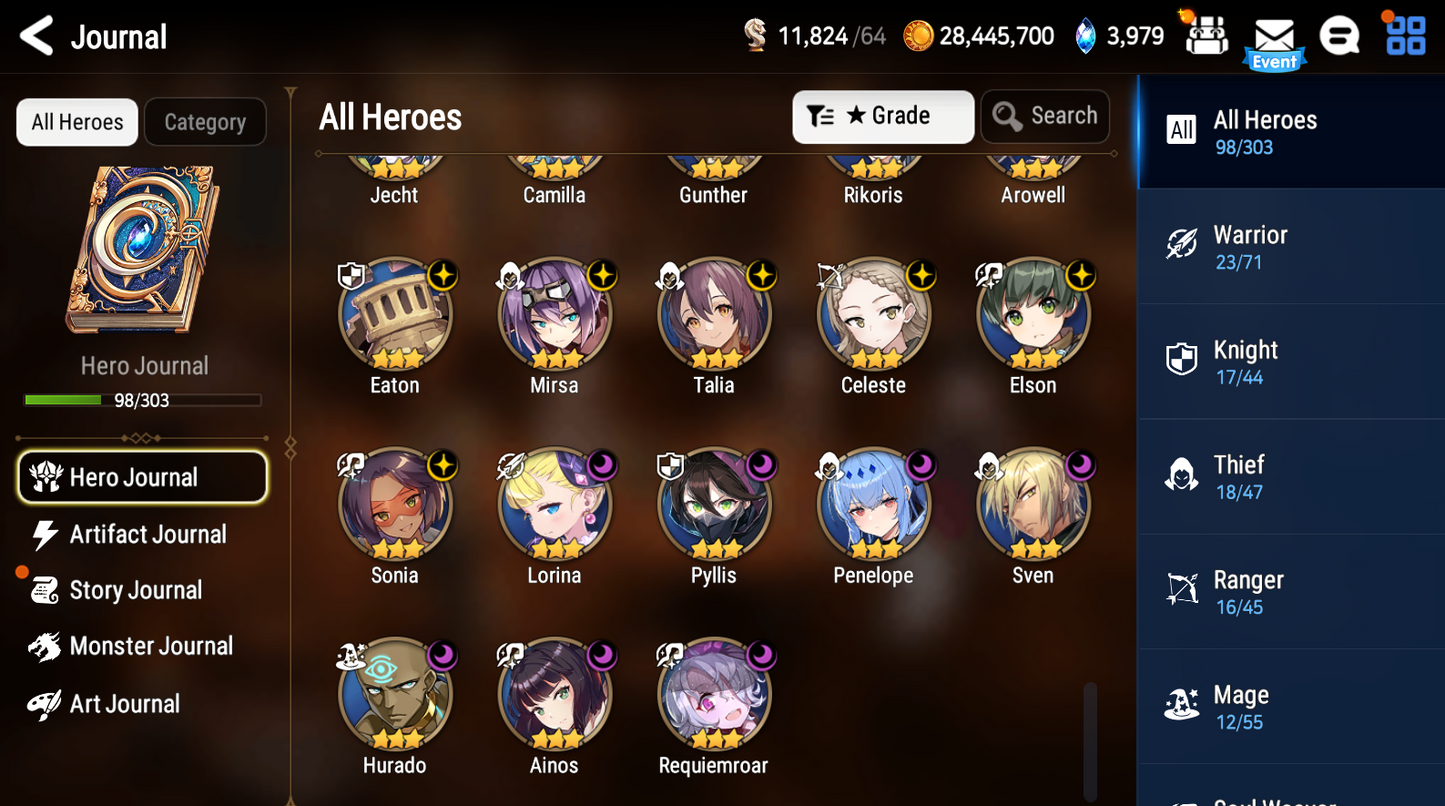Filter heroes by the Warrior class
The width and height of the screenshot is (1445, 806).
[1290, 245]
